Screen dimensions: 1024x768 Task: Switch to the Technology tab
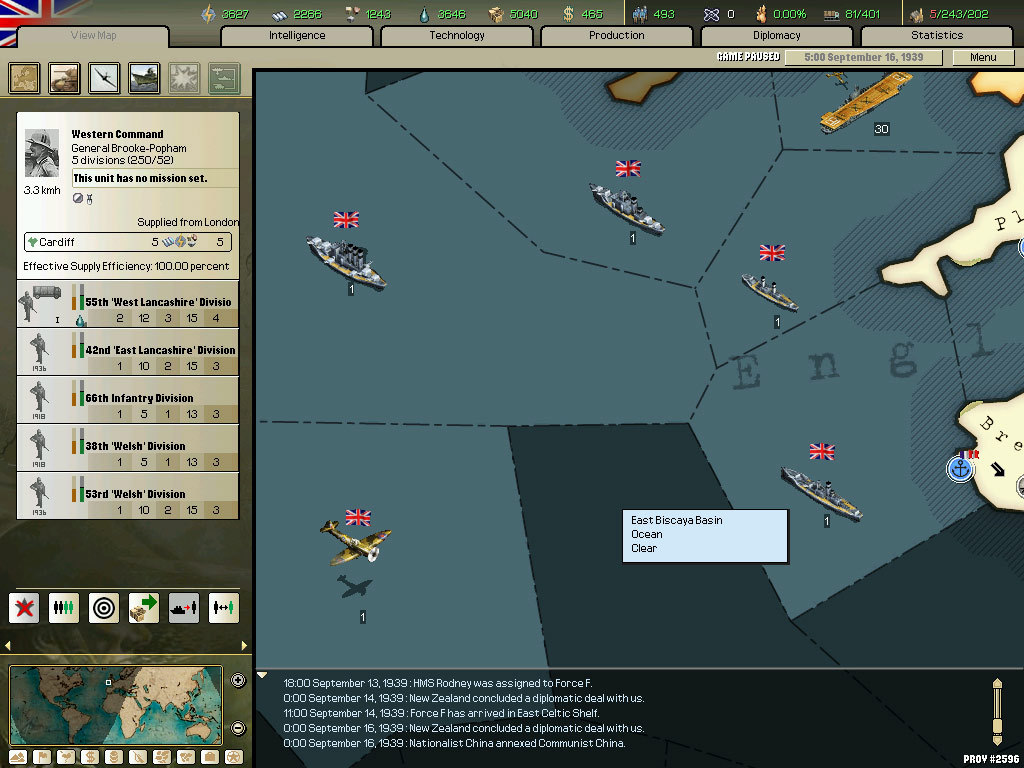coord(457,36)
